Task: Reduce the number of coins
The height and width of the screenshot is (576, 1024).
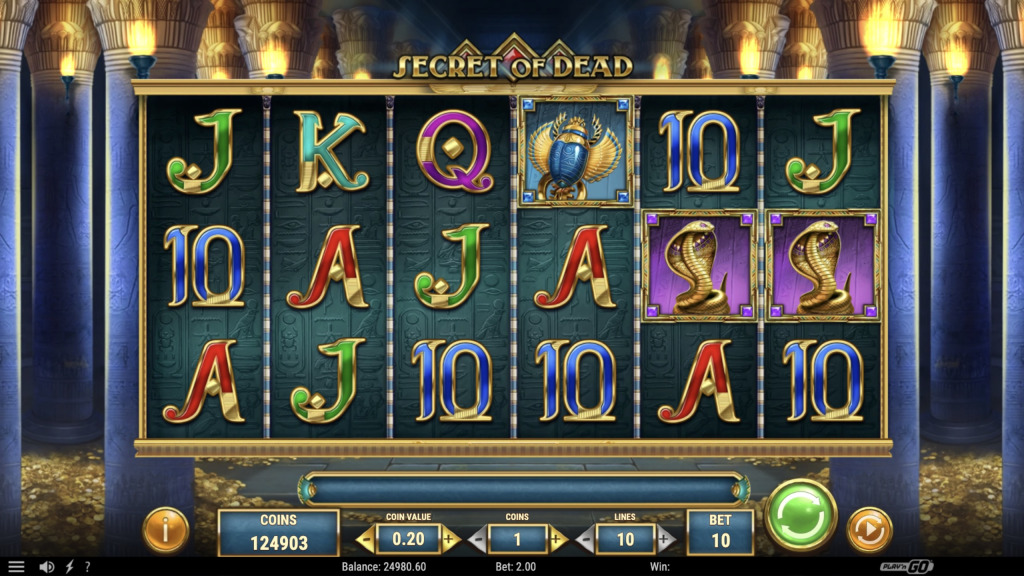Action: (477, 540)
